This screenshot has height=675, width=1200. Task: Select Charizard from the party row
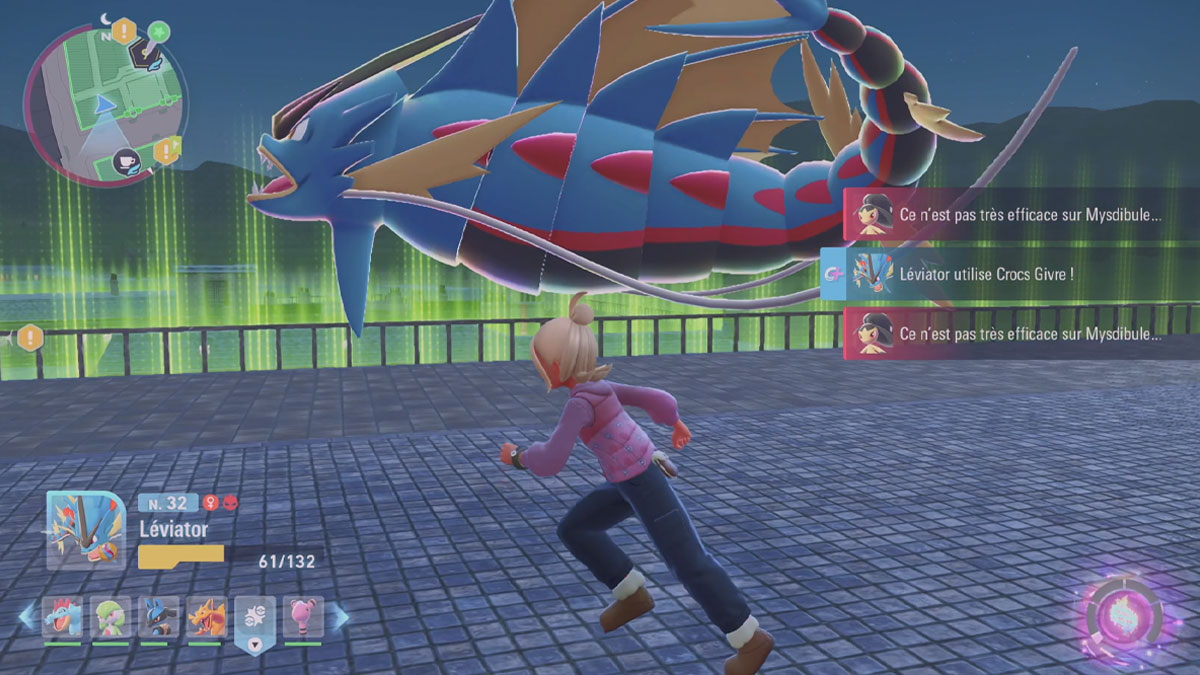coord(206,618)
